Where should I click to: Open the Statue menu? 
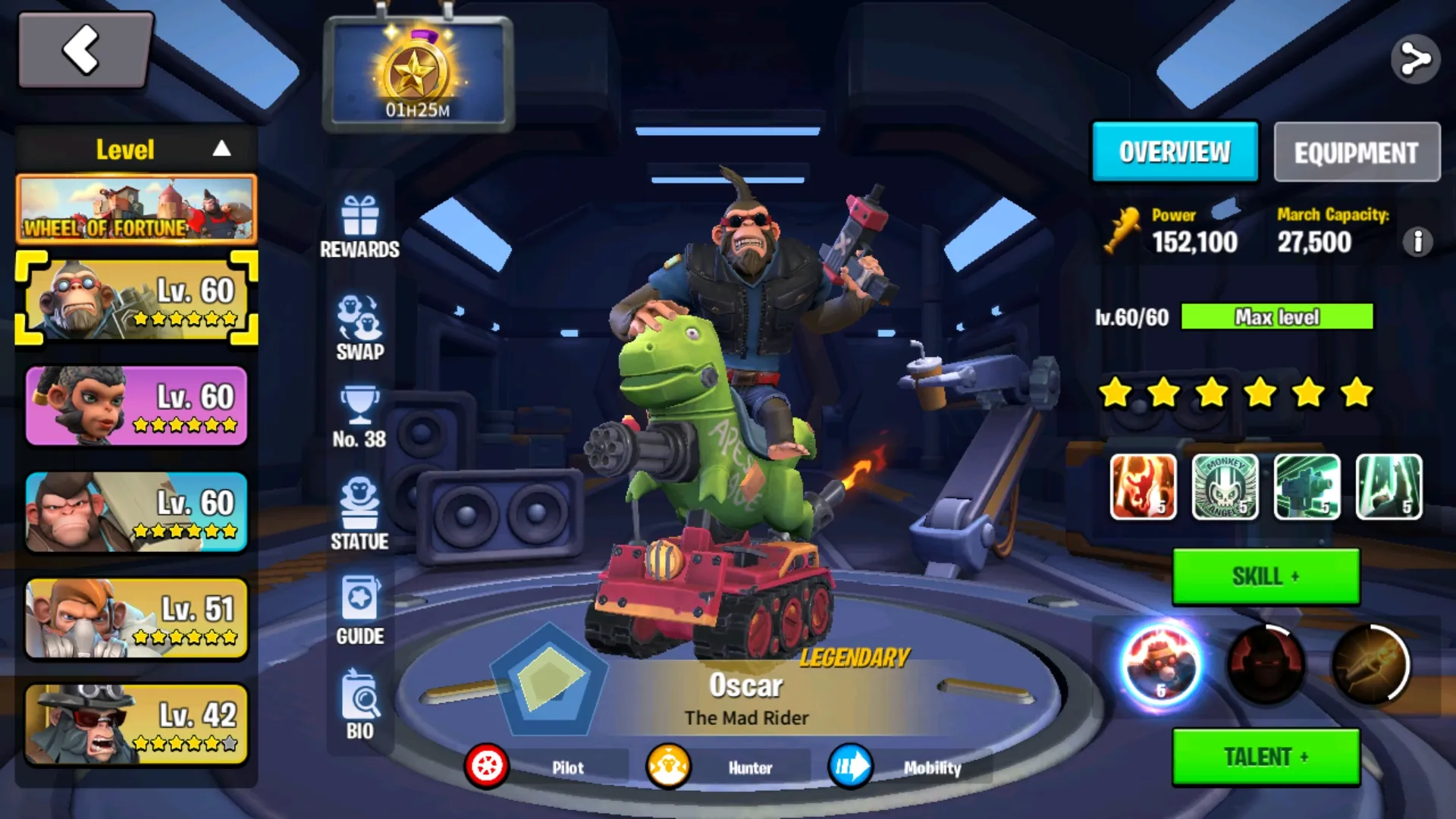pyautogui.click(x=359, y=513)
